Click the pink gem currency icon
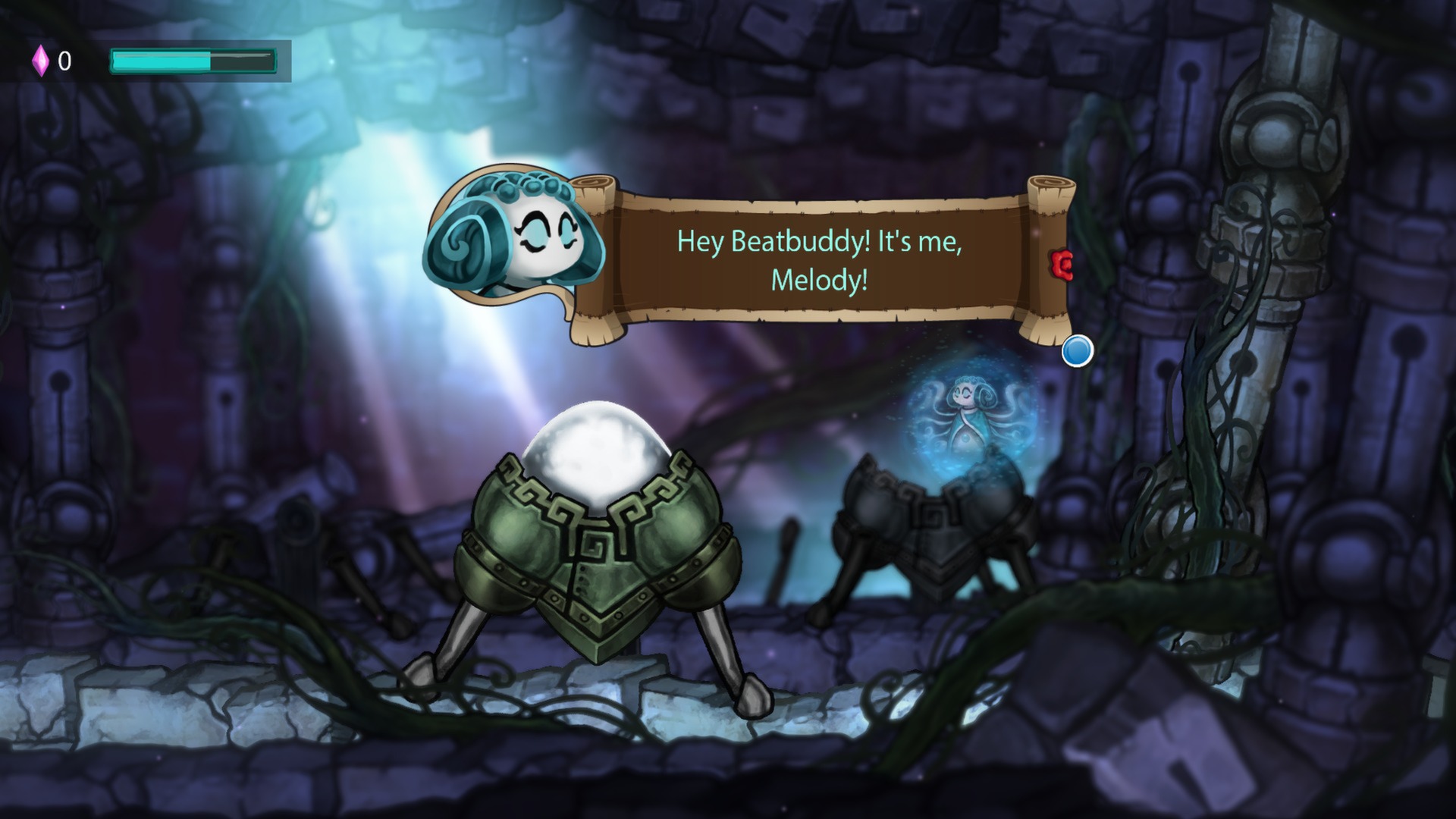Viewport: 1456px width, 819px height. (42, 60)
